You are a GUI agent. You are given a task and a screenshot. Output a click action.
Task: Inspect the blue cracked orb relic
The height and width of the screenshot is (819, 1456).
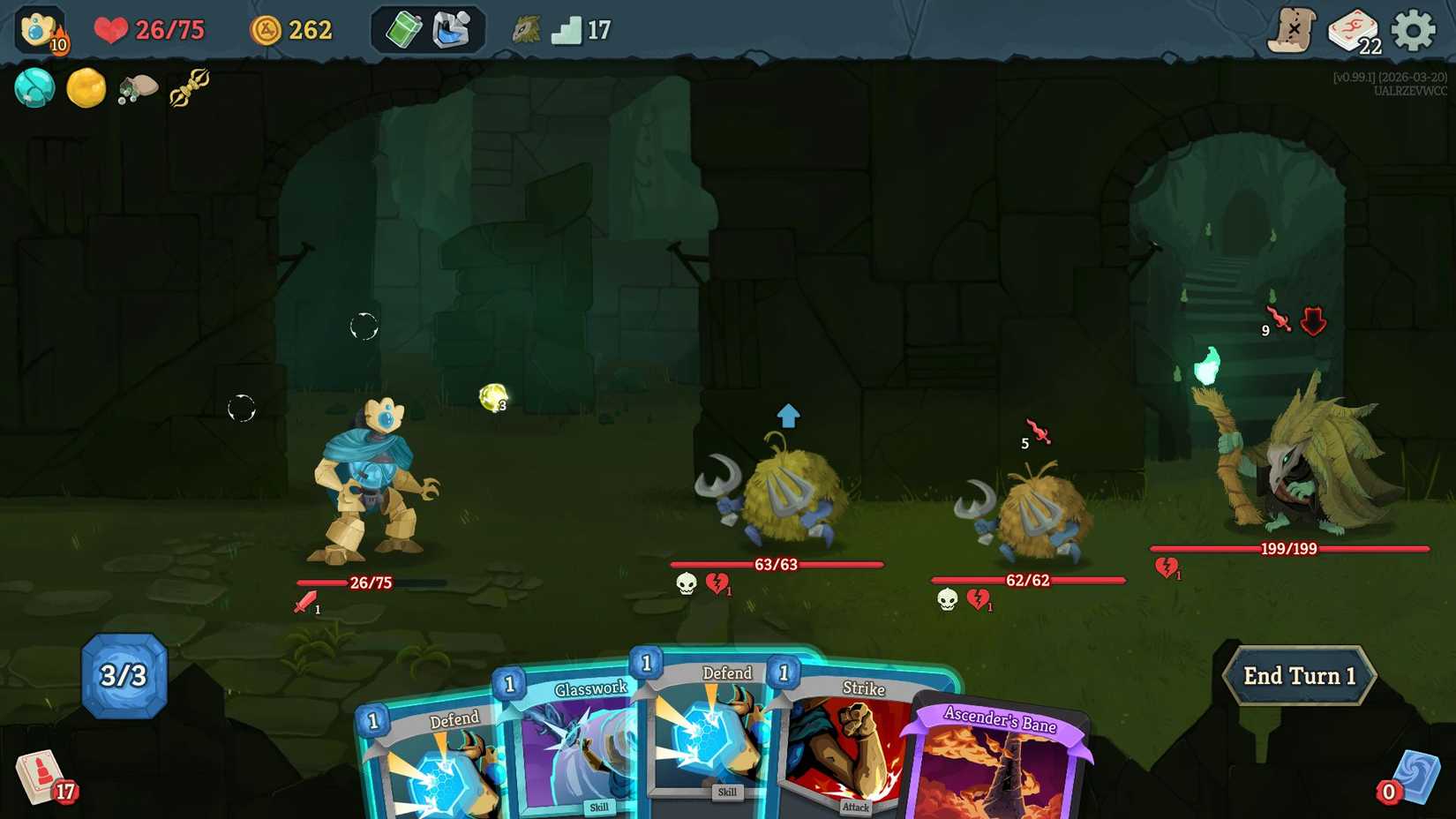35,88
